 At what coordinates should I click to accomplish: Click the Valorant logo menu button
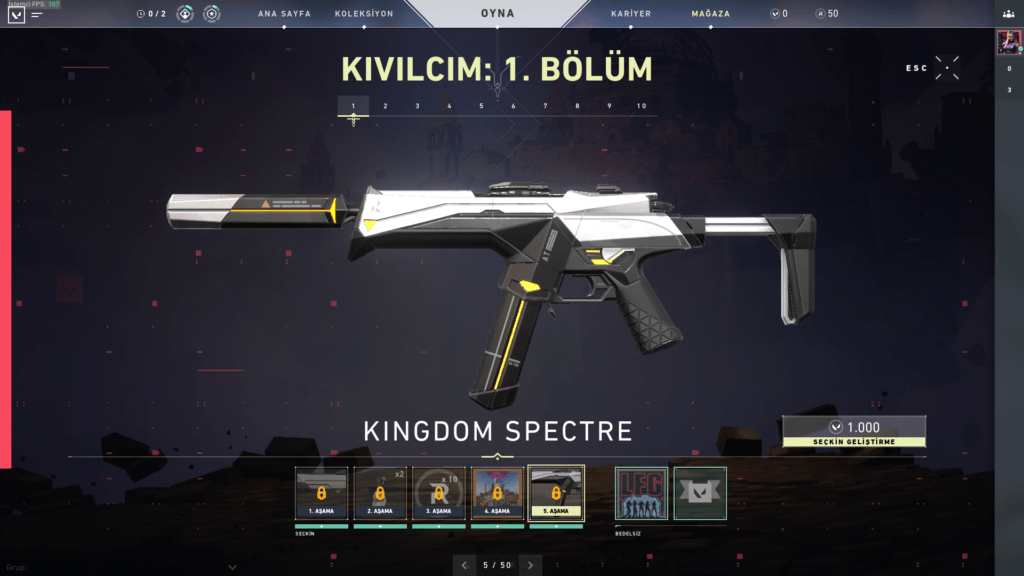[x=16, y=15]
